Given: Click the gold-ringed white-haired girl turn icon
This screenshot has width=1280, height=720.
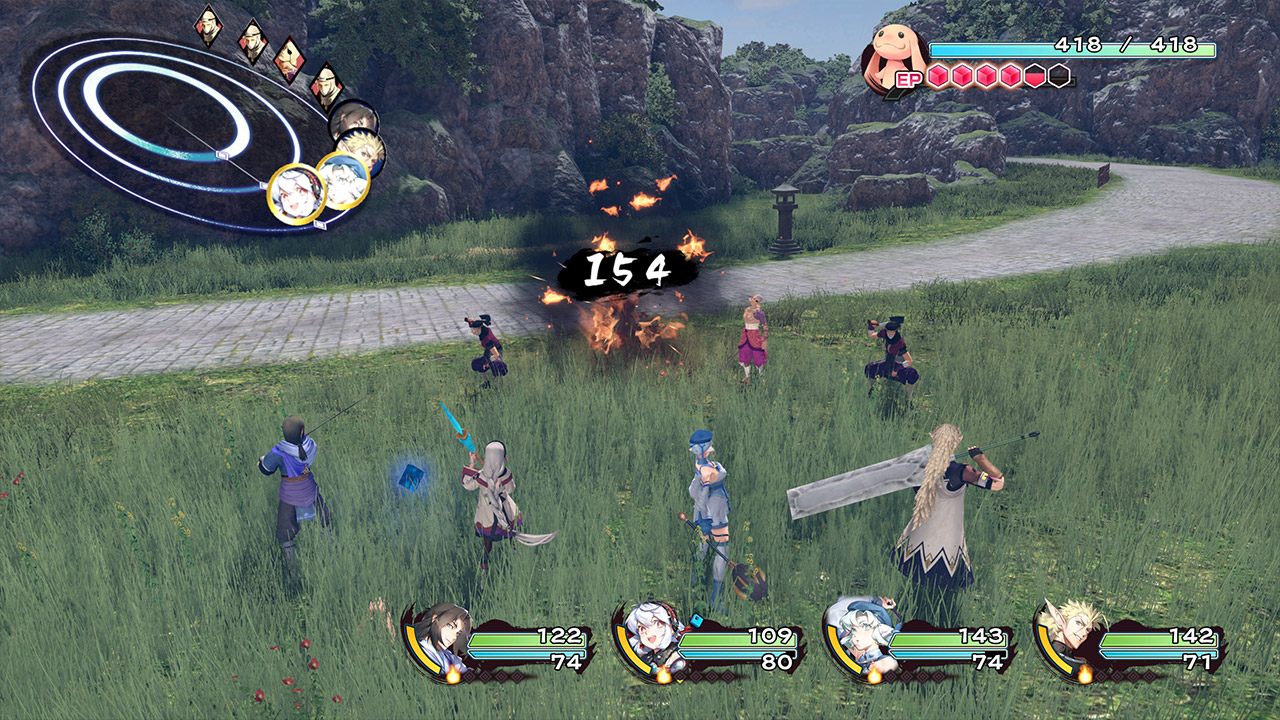Looking at the screenshot, I should pos(297,192).
